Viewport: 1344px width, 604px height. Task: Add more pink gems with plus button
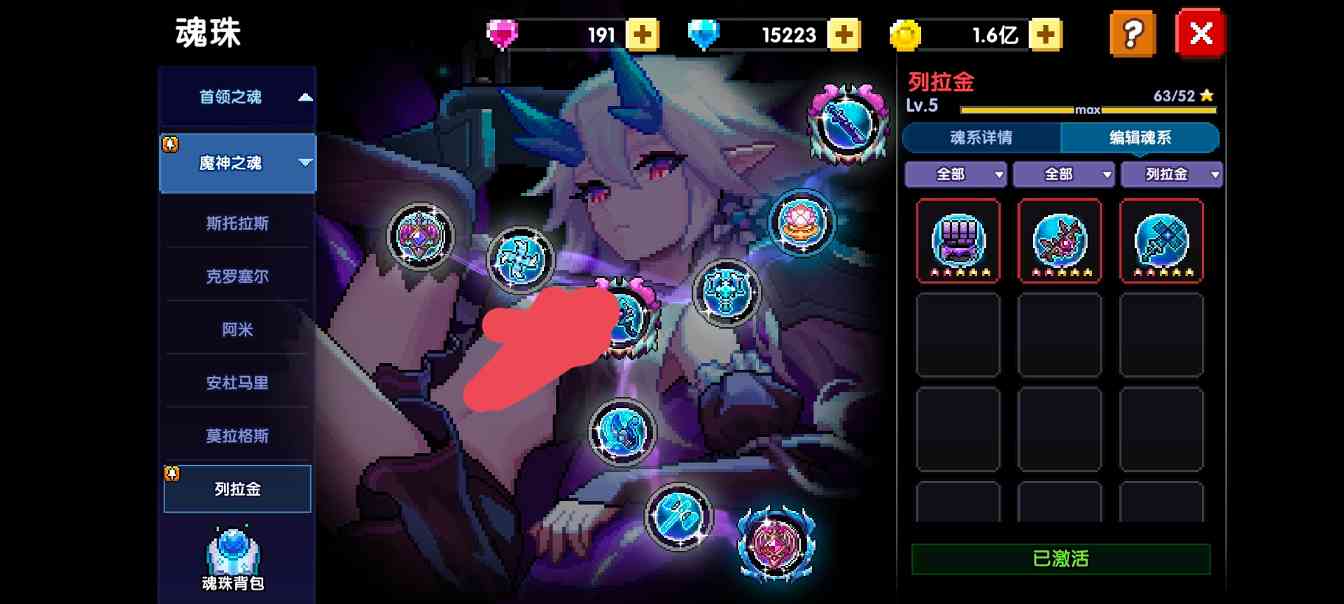pyautogui.click(x=642, y=35)
